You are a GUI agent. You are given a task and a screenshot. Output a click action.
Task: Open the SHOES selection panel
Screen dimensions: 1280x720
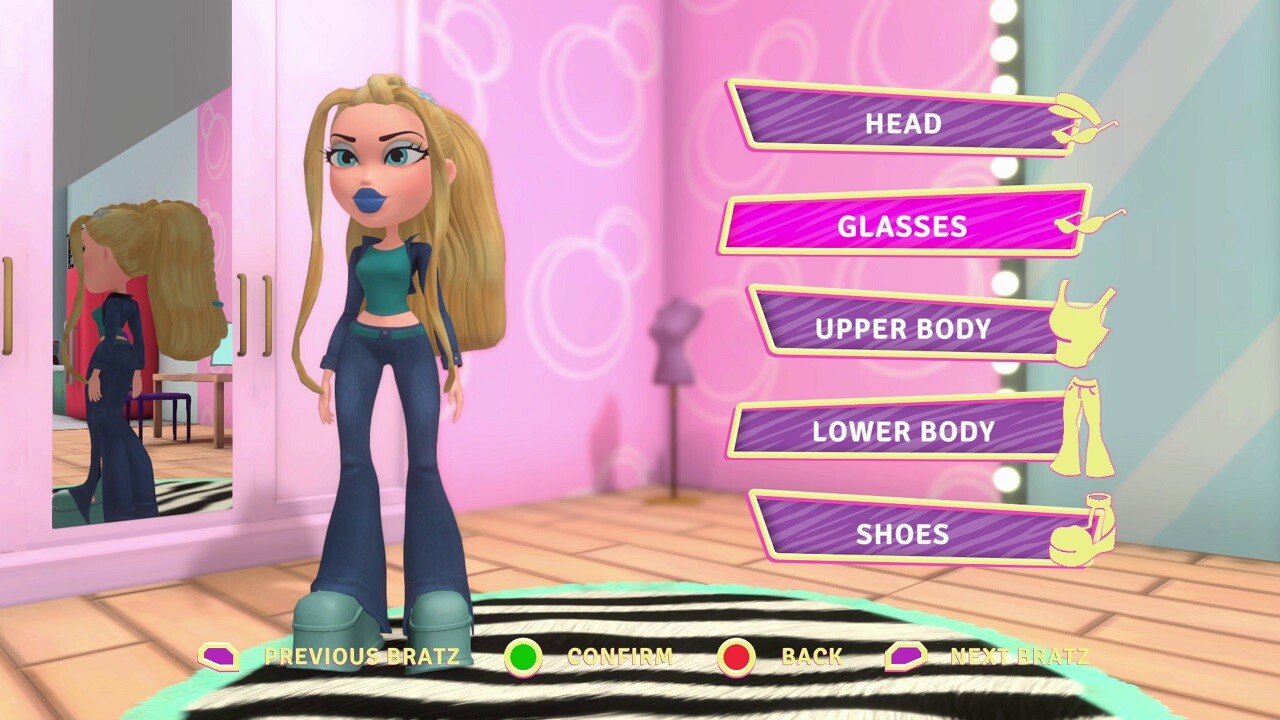900,533
